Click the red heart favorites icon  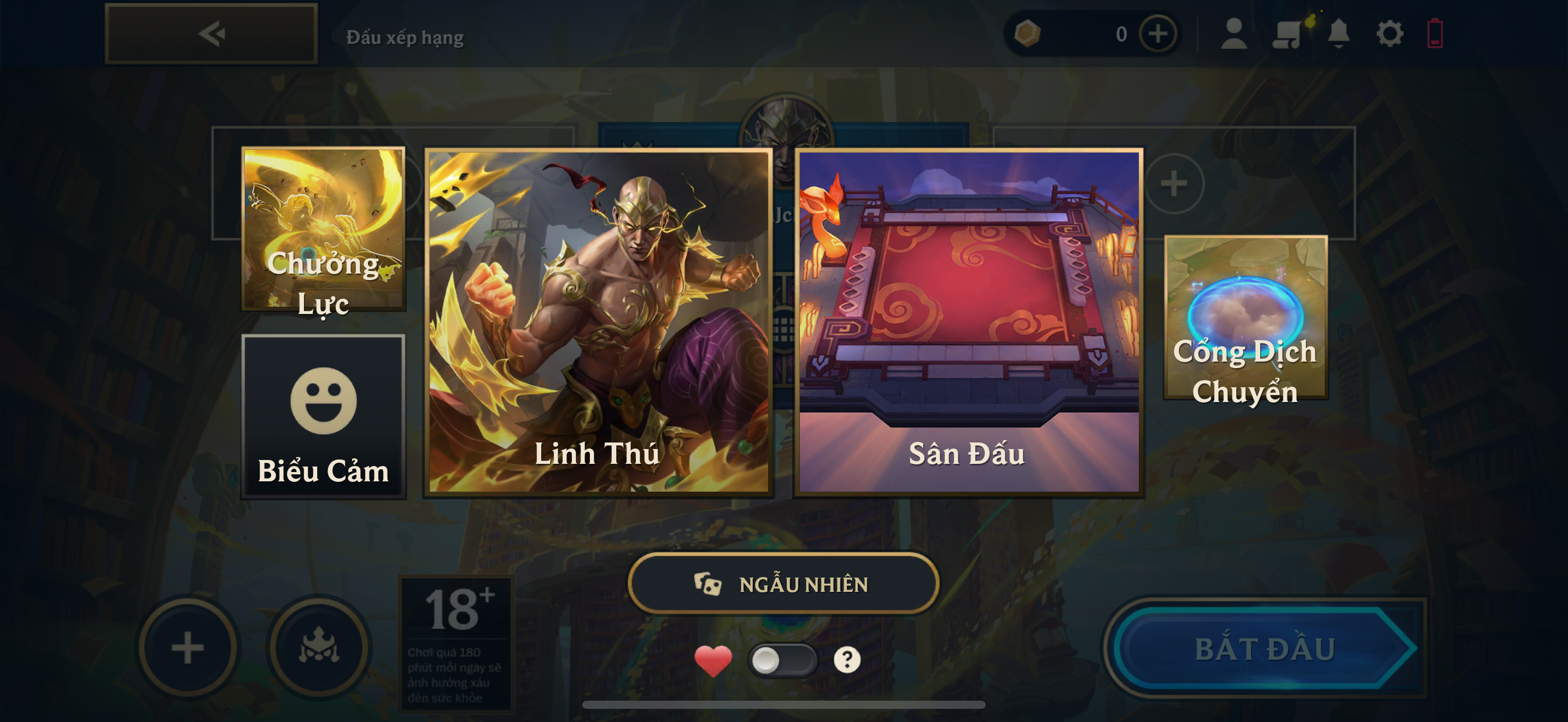tap(713, 661)
